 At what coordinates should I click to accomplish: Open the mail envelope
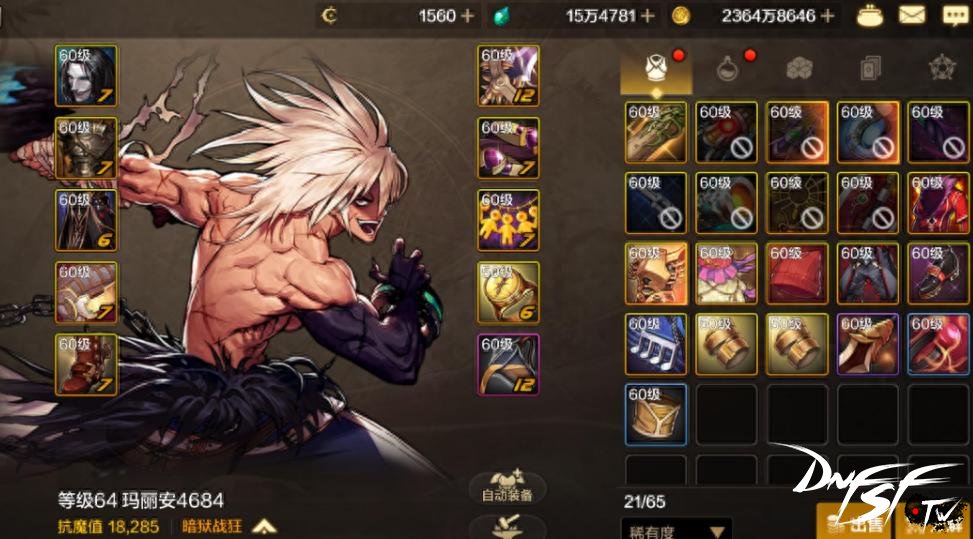911,15
